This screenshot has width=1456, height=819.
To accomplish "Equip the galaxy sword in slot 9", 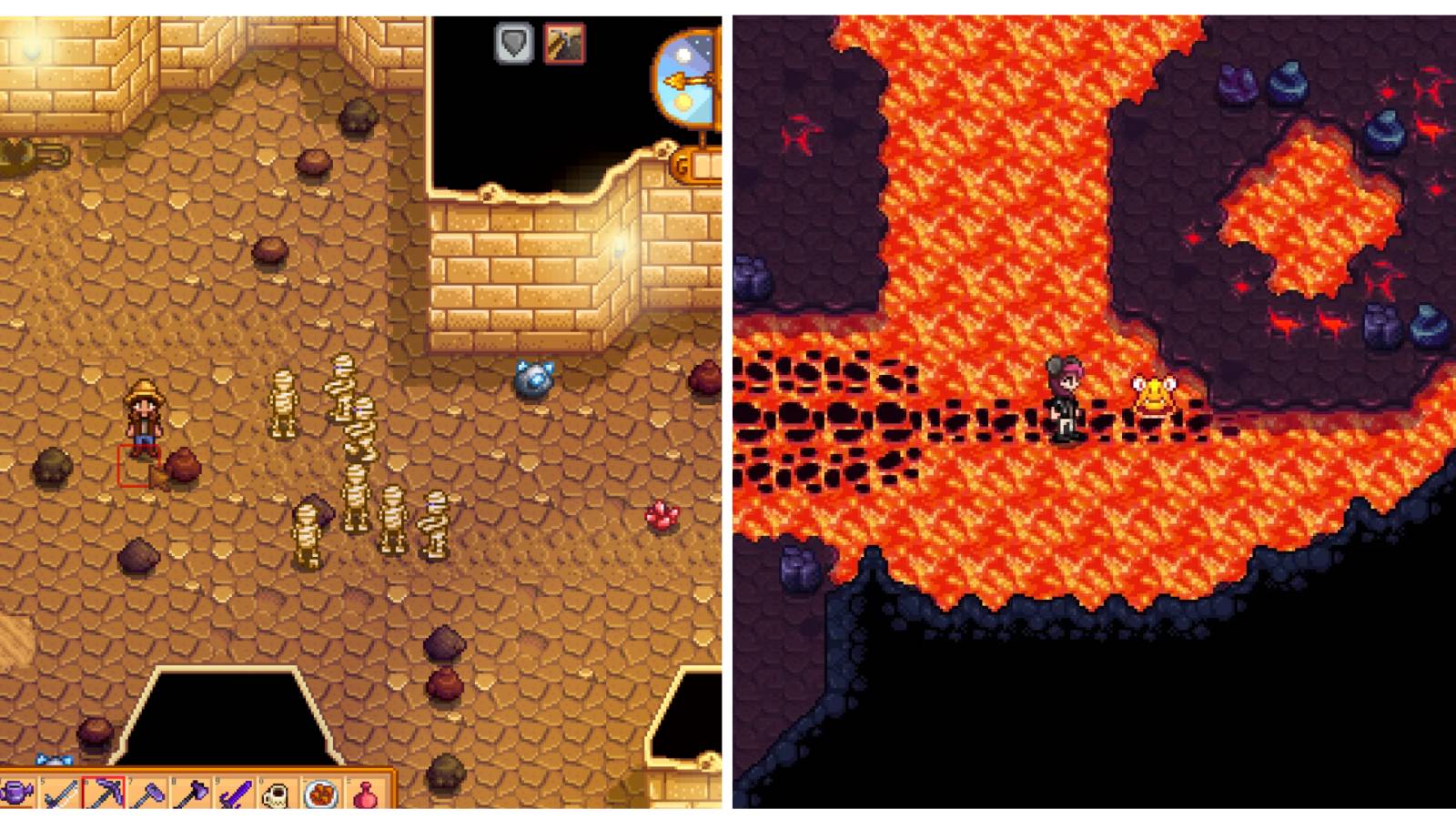I will [x=237, y=795].
